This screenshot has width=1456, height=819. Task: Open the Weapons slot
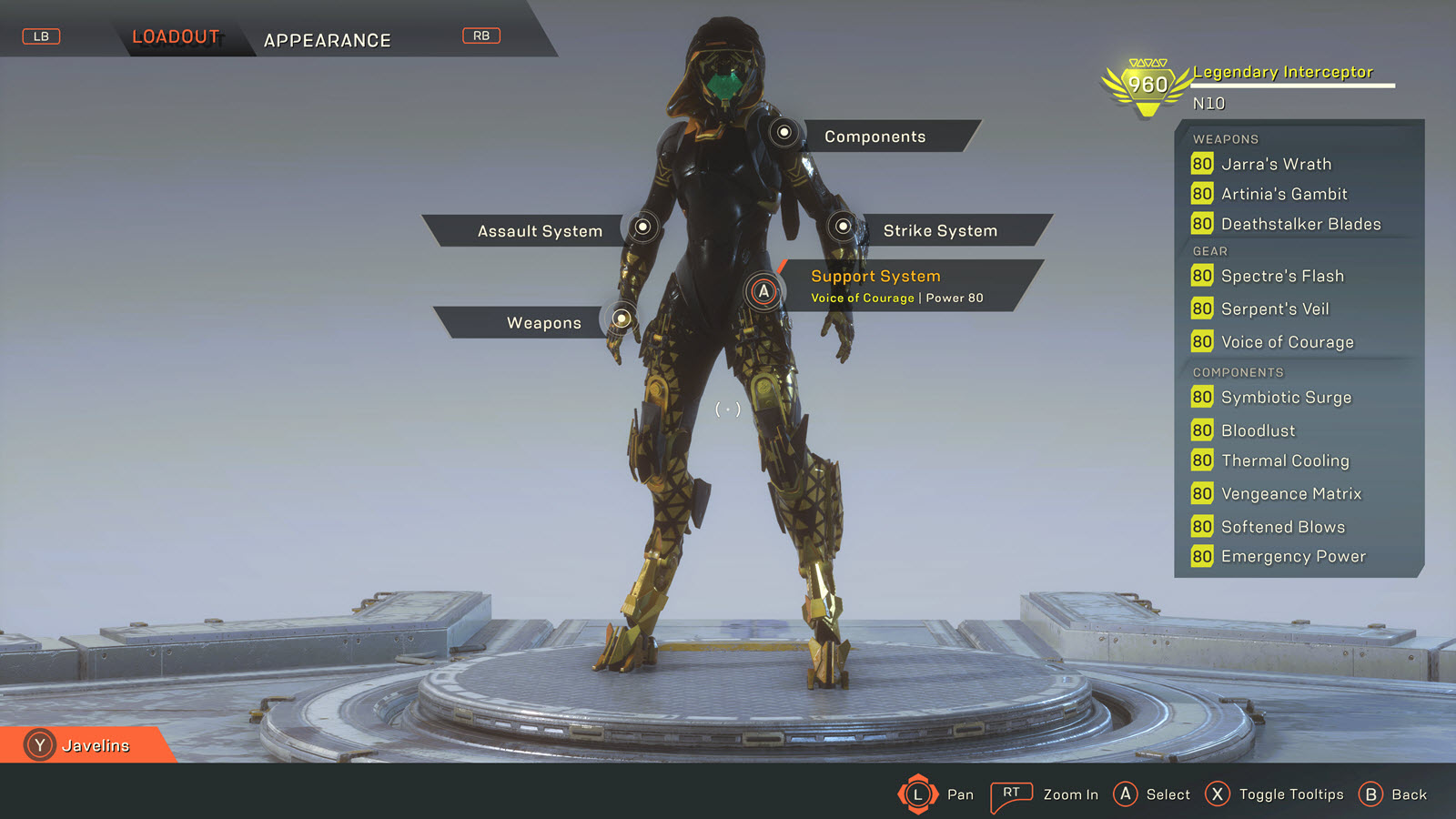(543, 323)
